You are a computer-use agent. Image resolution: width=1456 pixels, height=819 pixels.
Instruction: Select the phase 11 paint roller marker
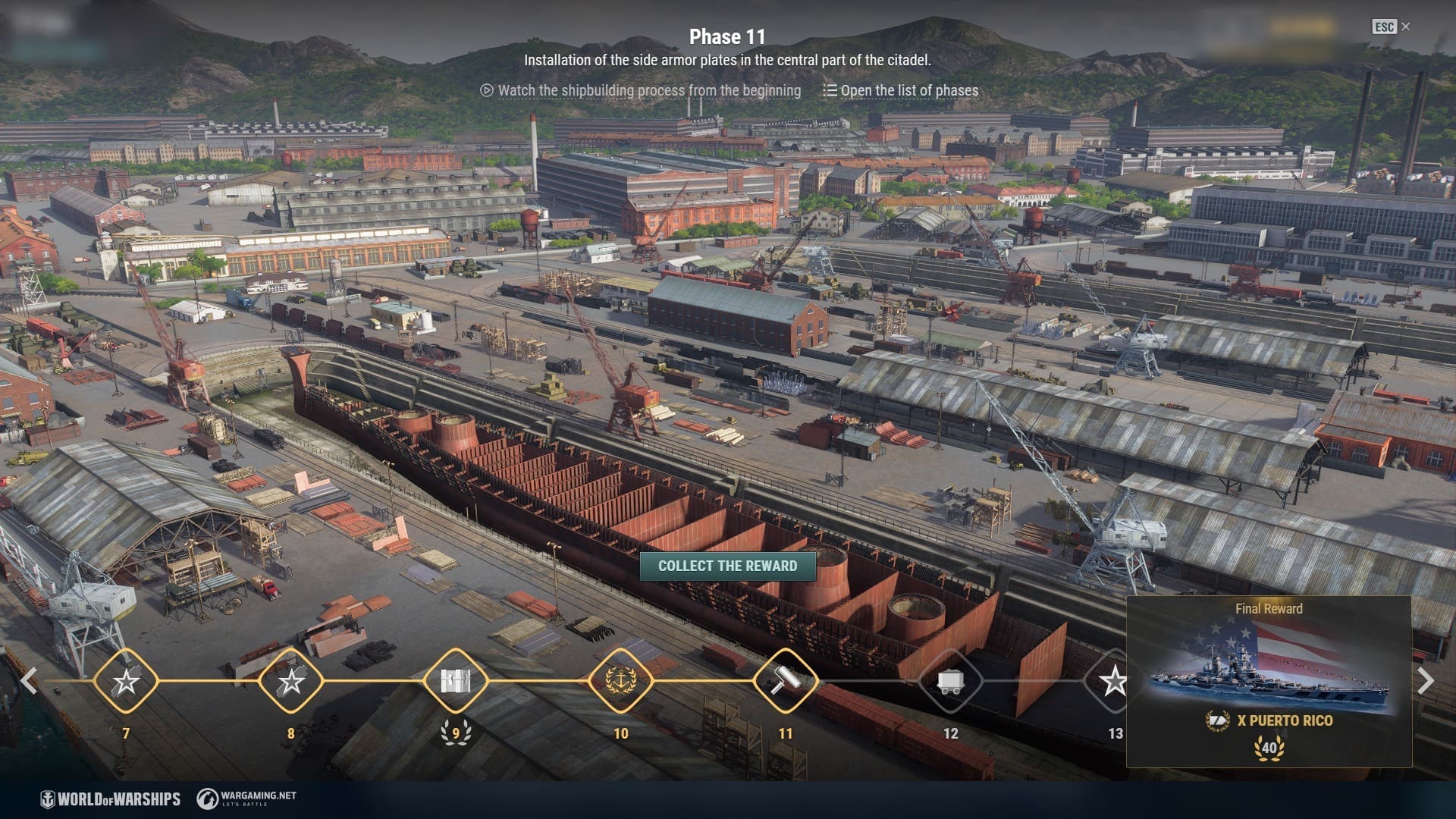tap(786, 681)
